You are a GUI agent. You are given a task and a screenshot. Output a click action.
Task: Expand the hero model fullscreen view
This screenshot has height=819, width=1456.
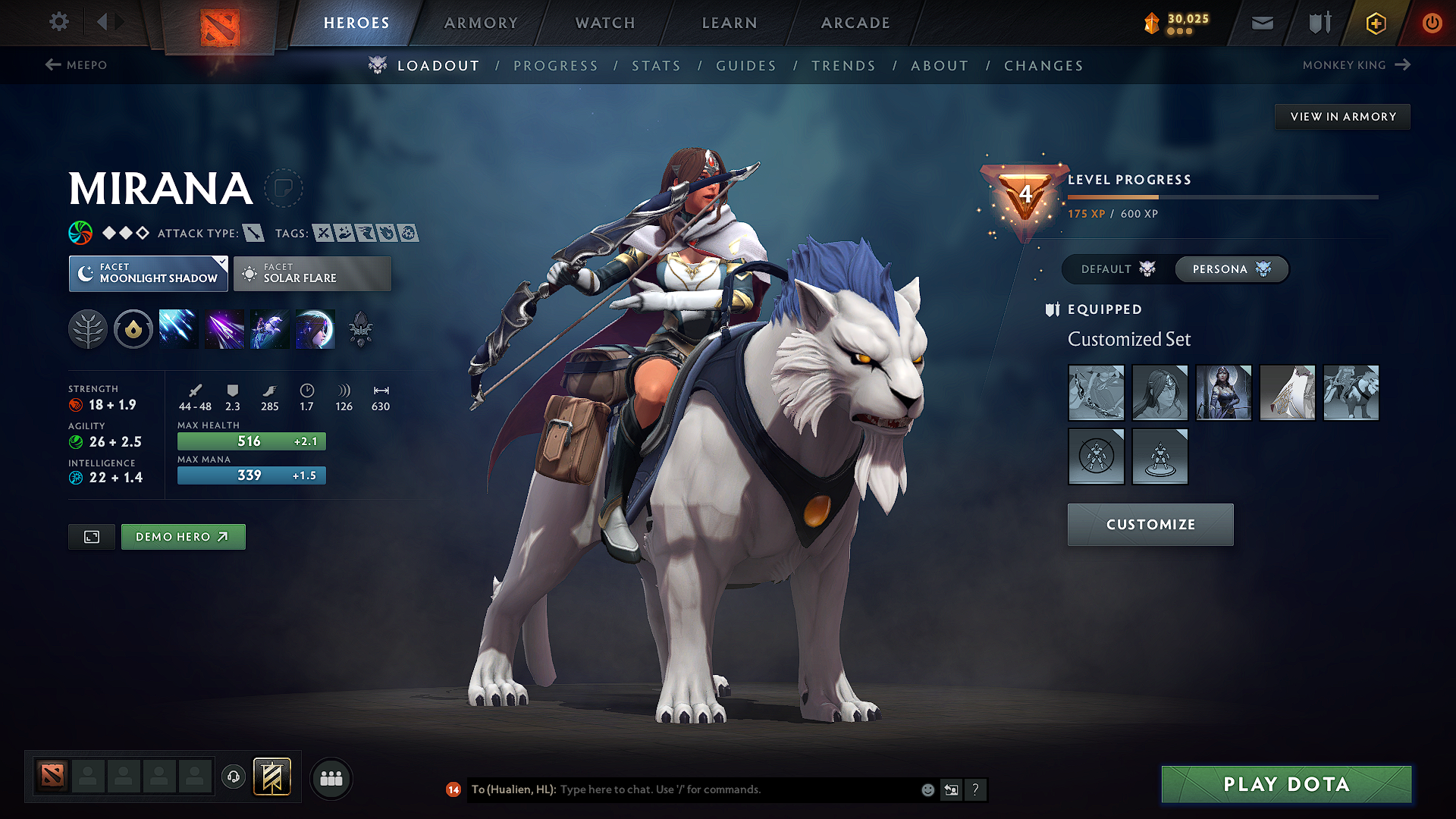(x=91, y=536)
